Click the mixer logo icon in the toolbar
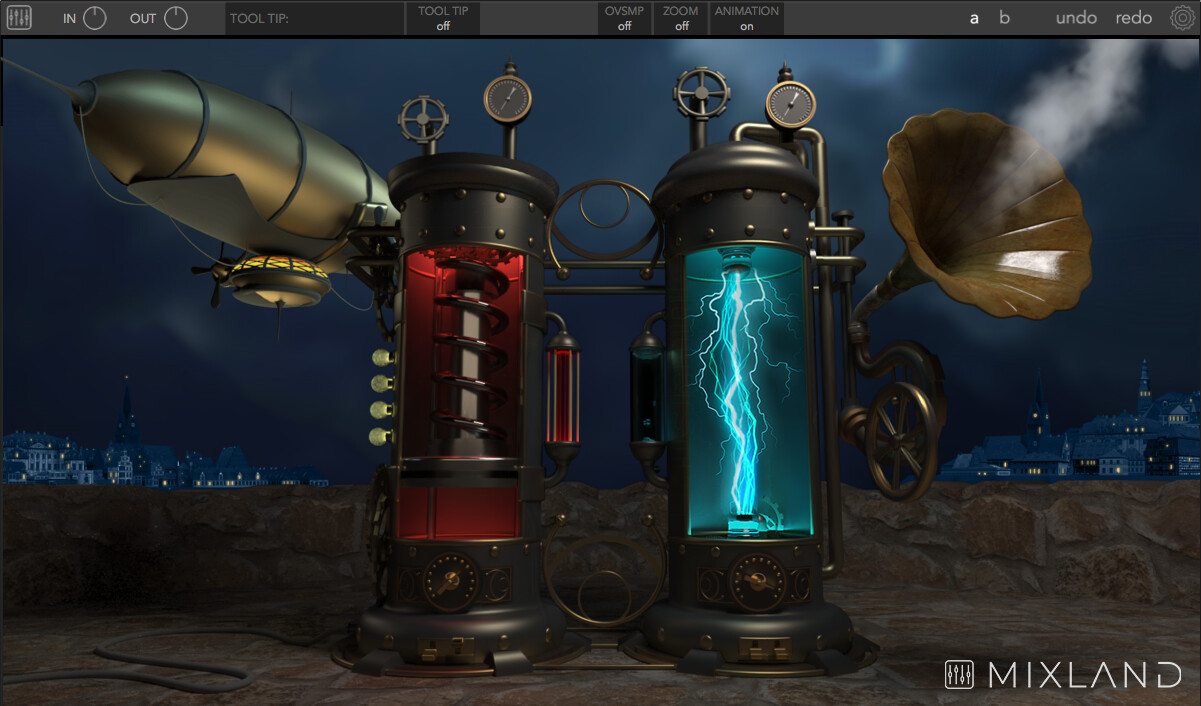This screenshot has width=1201, height=706. pyautogui.click(x=19, y=18)
